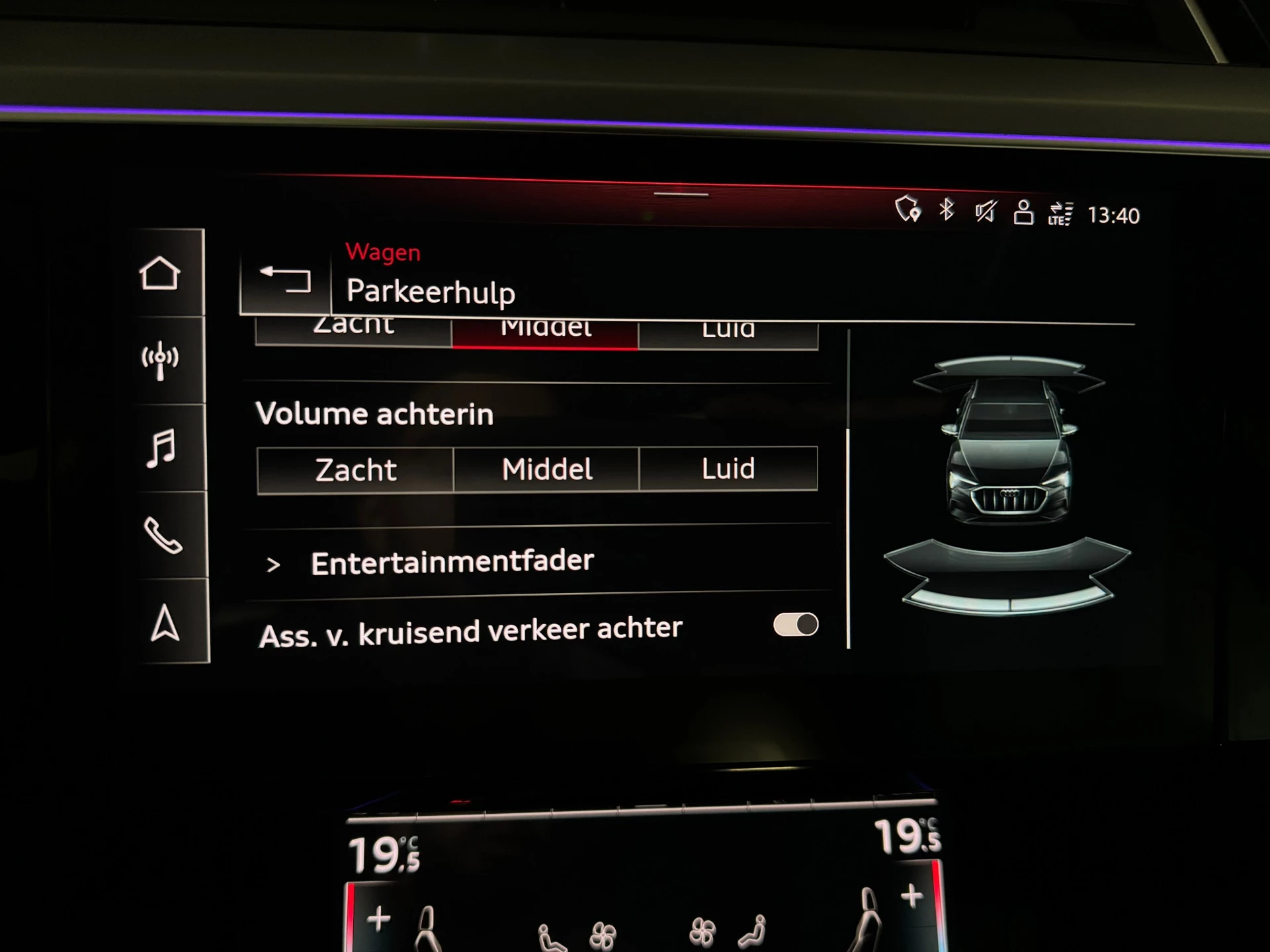
Task: Enable Ass. v. kruisend verkeer achter
Action: tap(796, 624)
